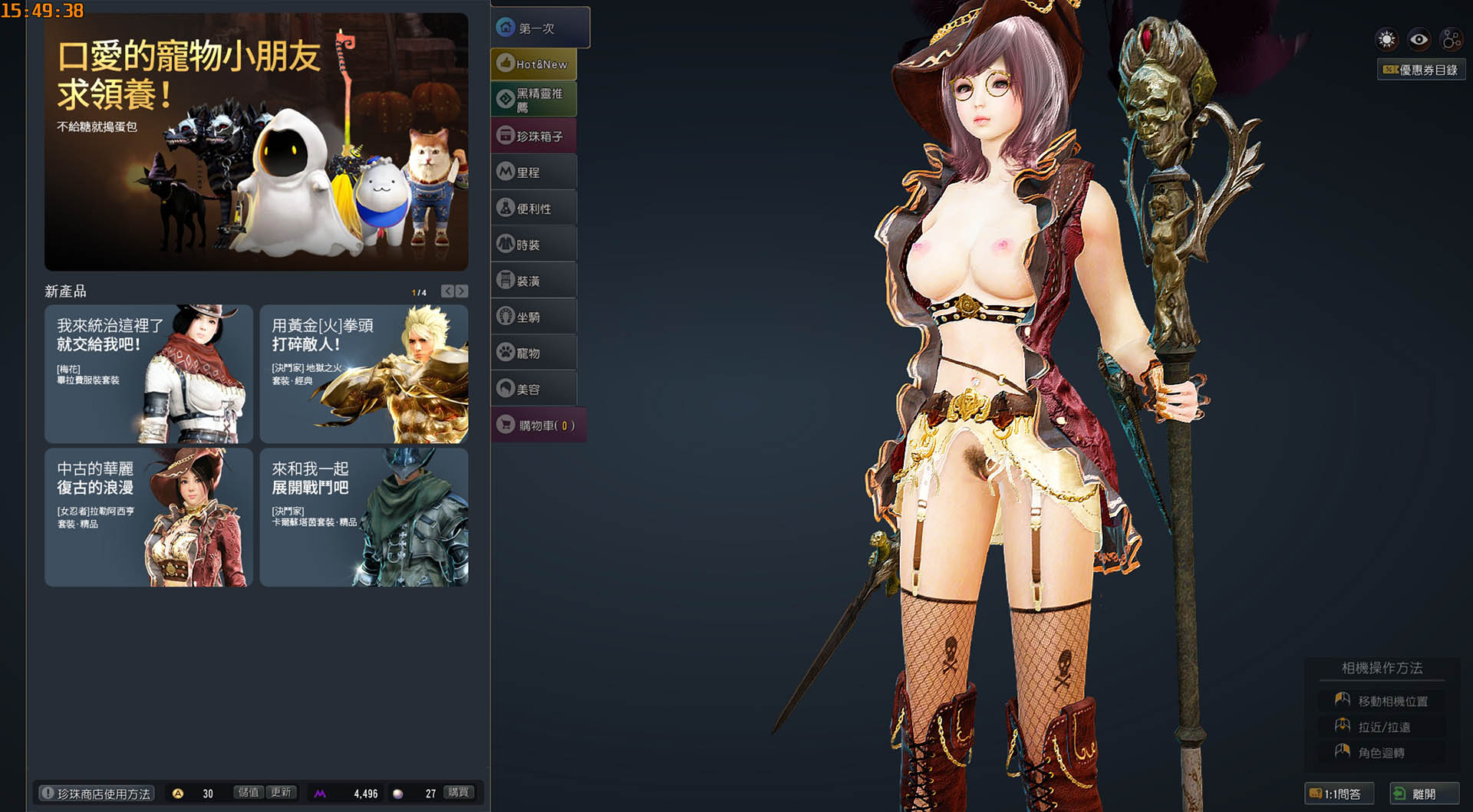Image resolution: width=1473 pixels, height=812 pixels.
Task: Select the 珍珠箱子 category
Action: tap(534, 136)
